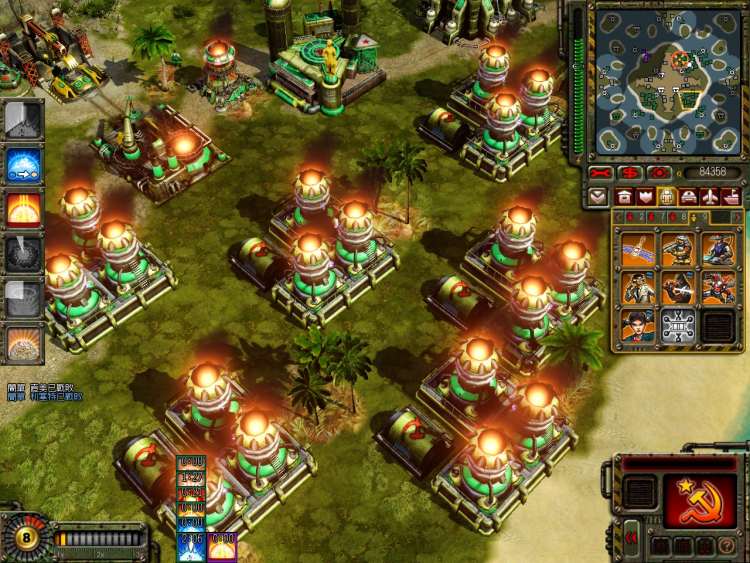Train the dark infantry with glowing weapon
The height and width of the screenshot is (563, 750).
[678, 288]
